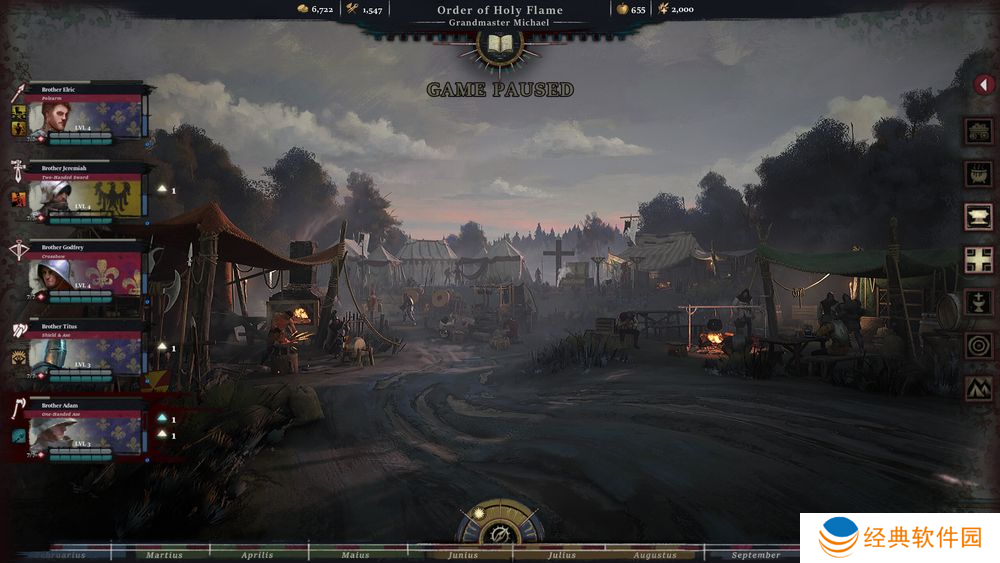The height and width of the screenshot is (563, 1000).
Task: Open the target training icon
Action: [x=978, y=345]
